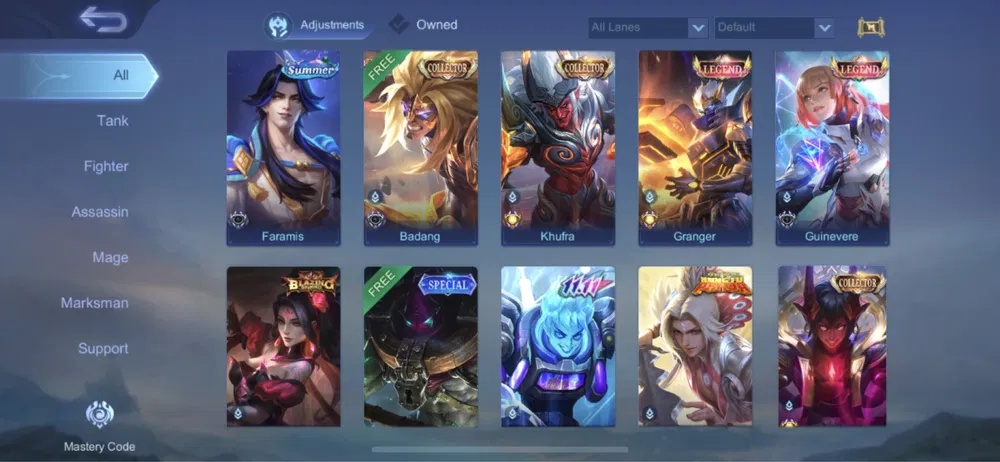Switch to the Tank category
This screenshot has width=1000, height=462.
[112, 121]
